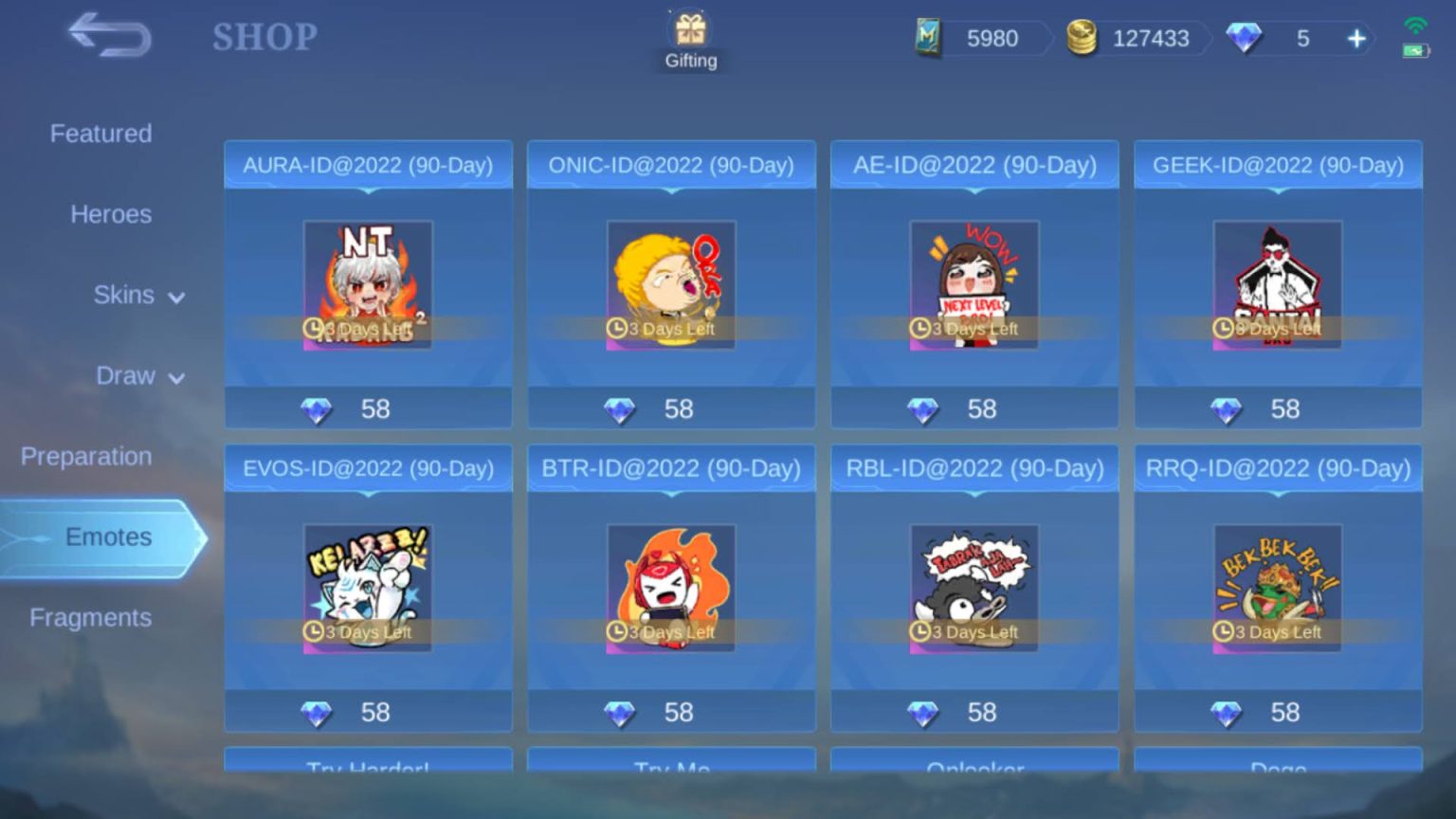Open the ONIC-ID@2022 (90-Day) emote card
This screenshot has width=1456, height=819.
(671, 284)
